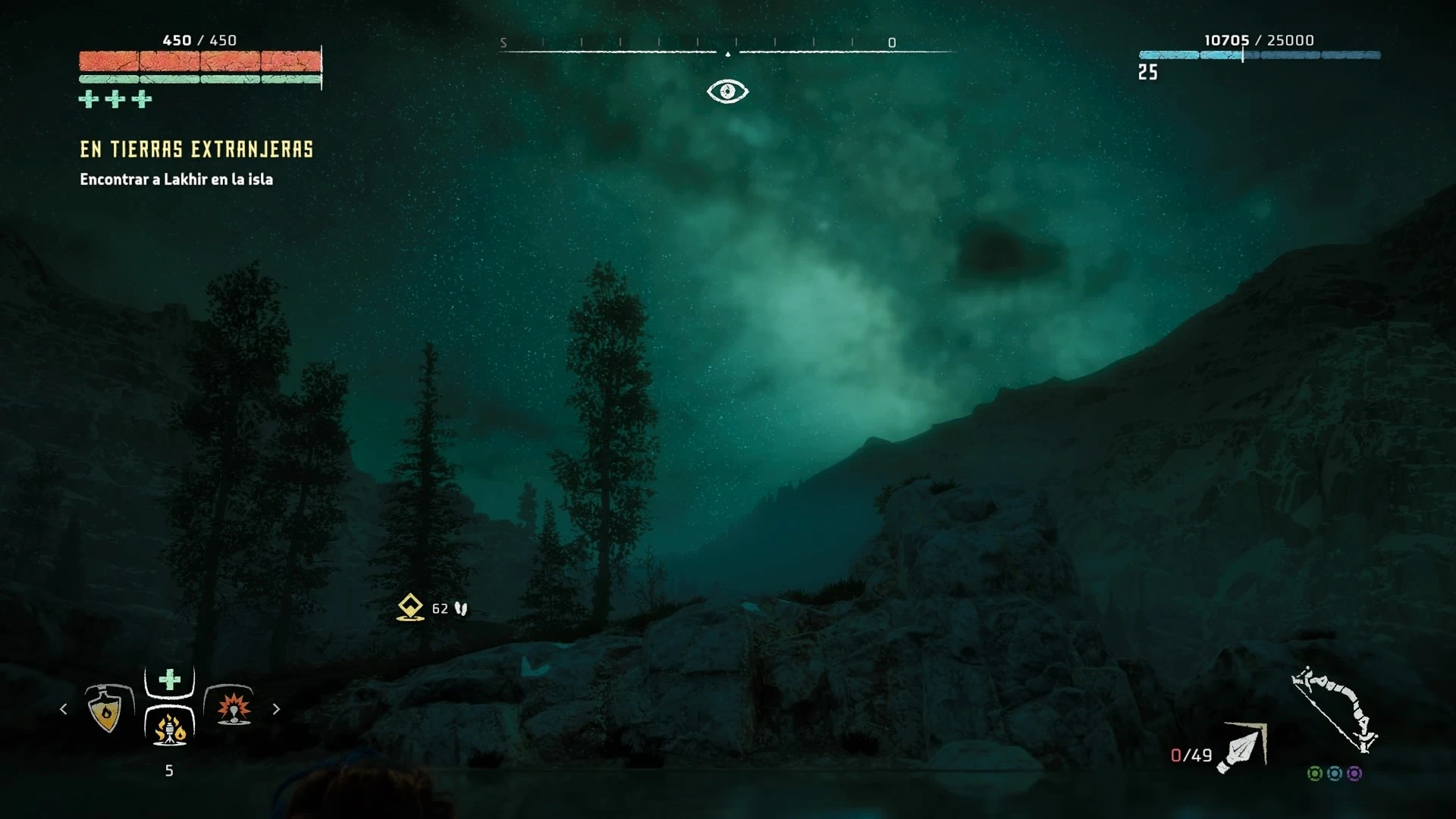Use the green cross medicine pouch
Viewport: 1456px width, 819px height.
[x=170, y=679]
